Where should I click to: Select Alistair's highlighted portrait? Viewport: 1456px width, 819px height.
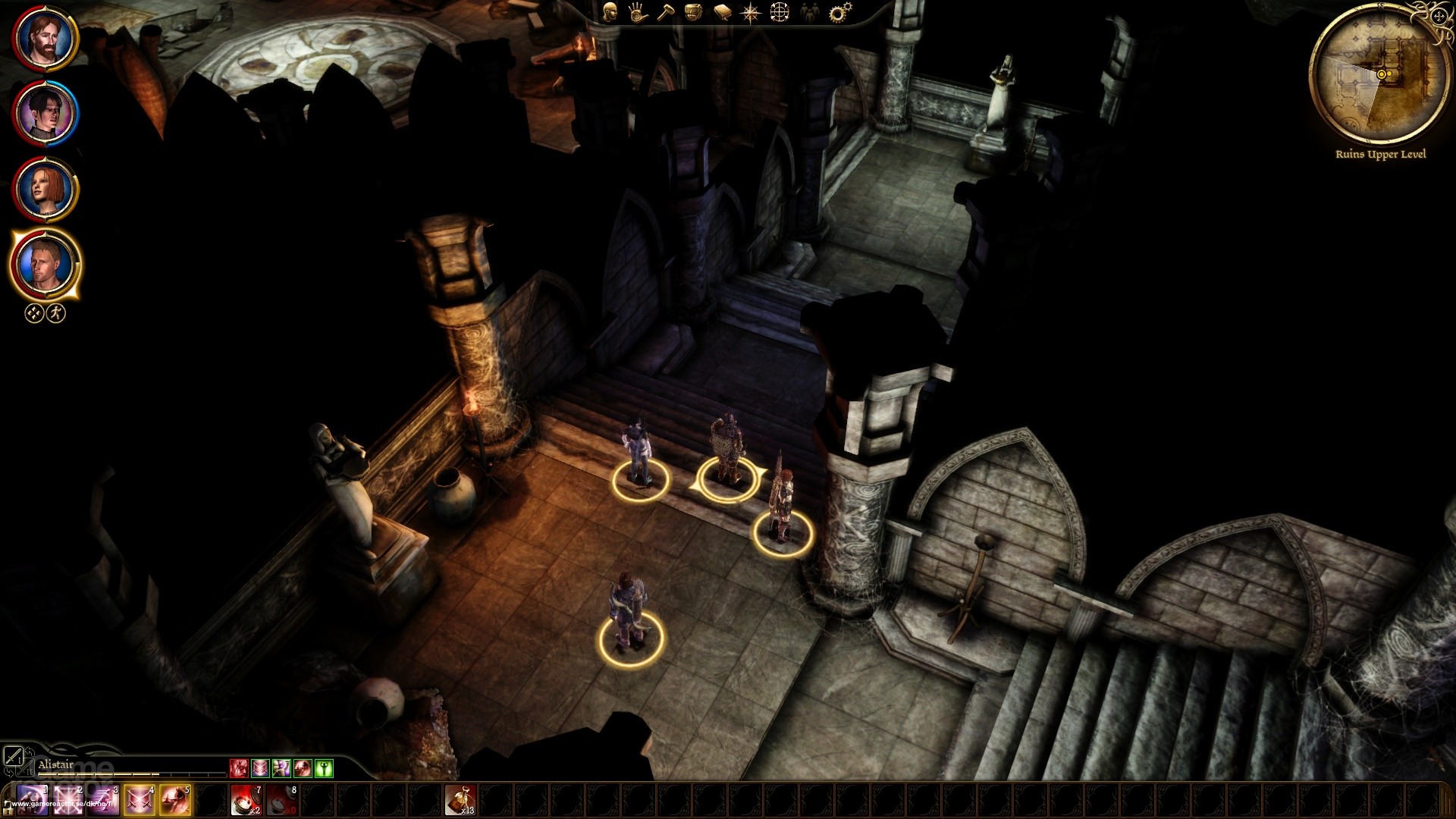[45, 265]
